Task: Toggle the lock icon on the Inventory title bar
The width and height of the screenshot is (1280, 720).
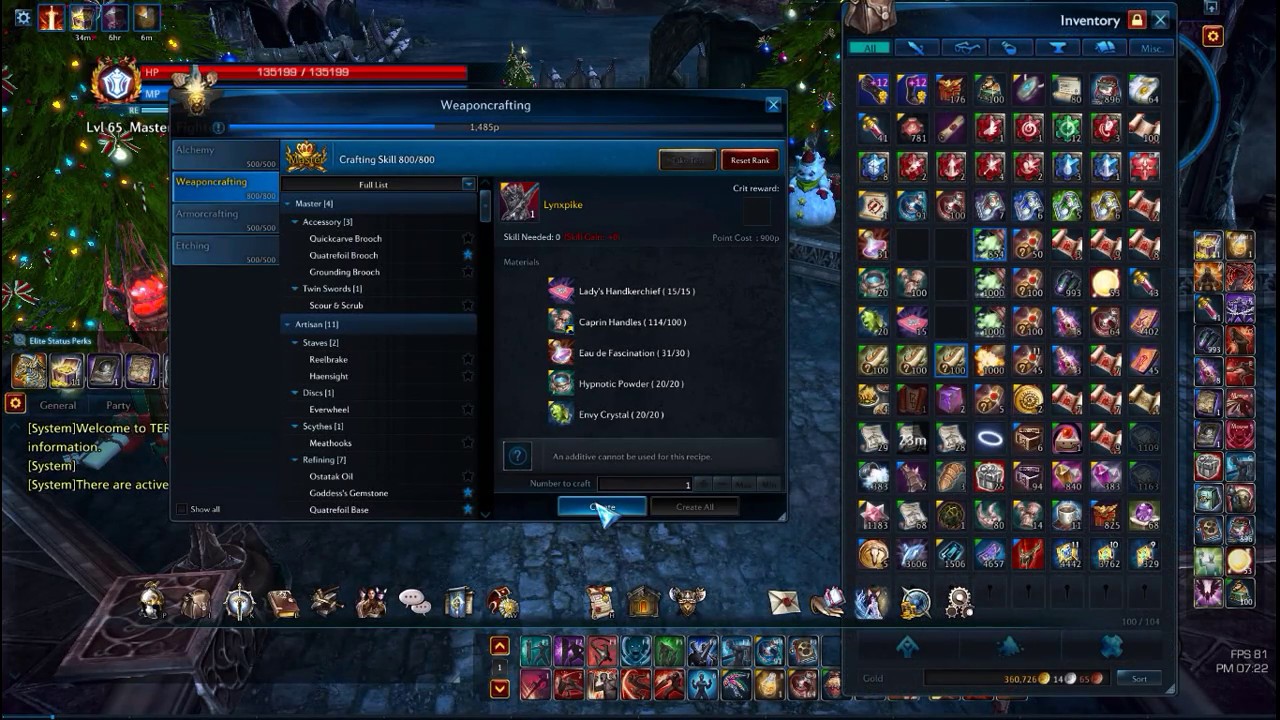Action: pos(1139,20)
